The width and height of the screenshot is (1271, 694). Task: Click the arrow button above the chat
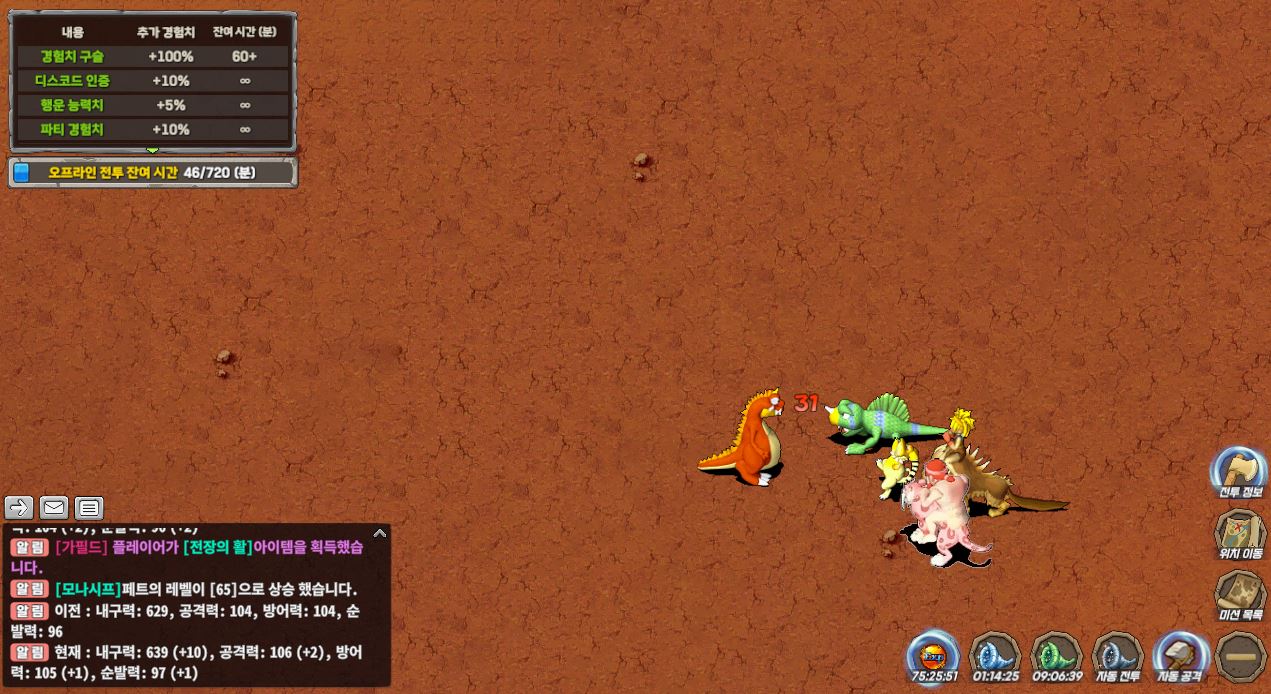pos(19,508)
